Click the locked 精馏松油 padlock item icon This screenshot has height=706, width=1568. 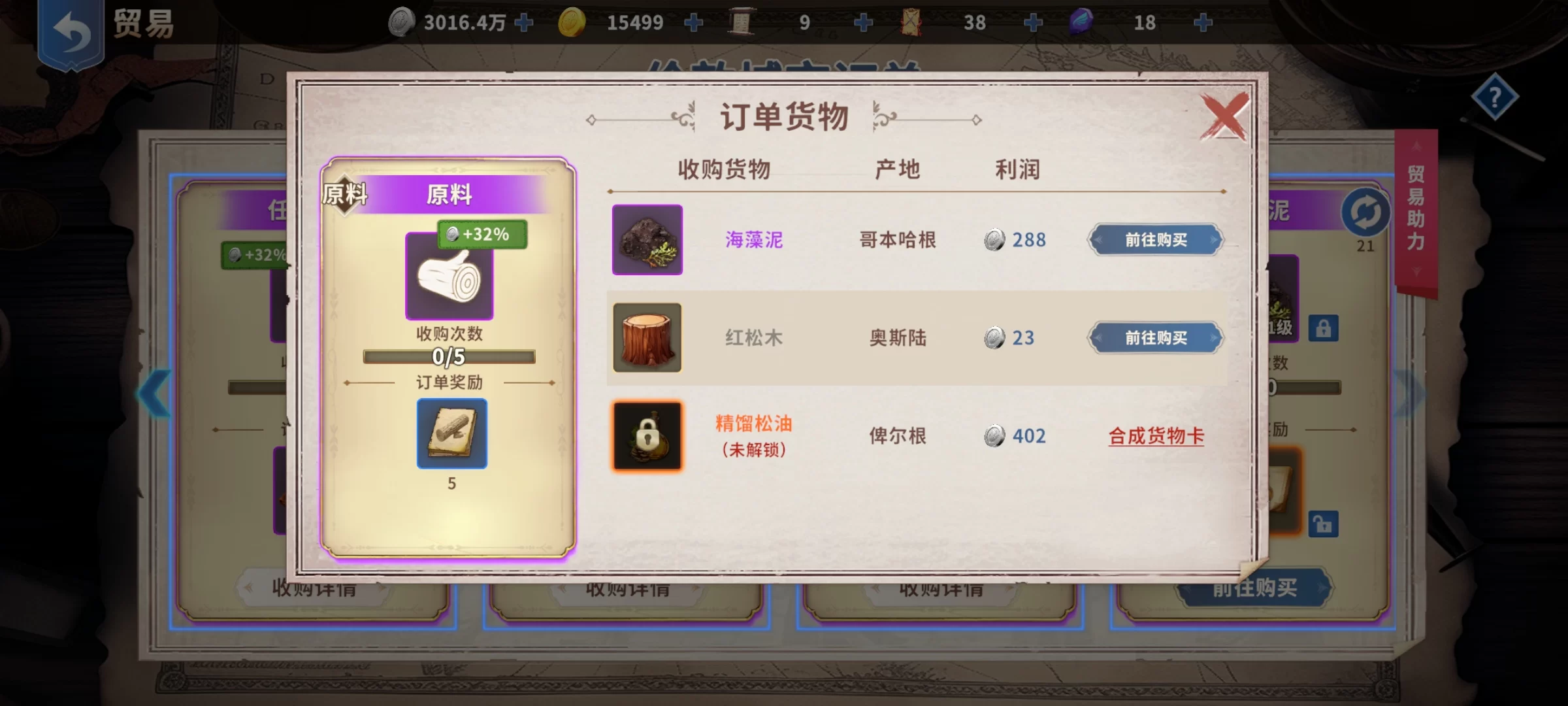(647, 435)
